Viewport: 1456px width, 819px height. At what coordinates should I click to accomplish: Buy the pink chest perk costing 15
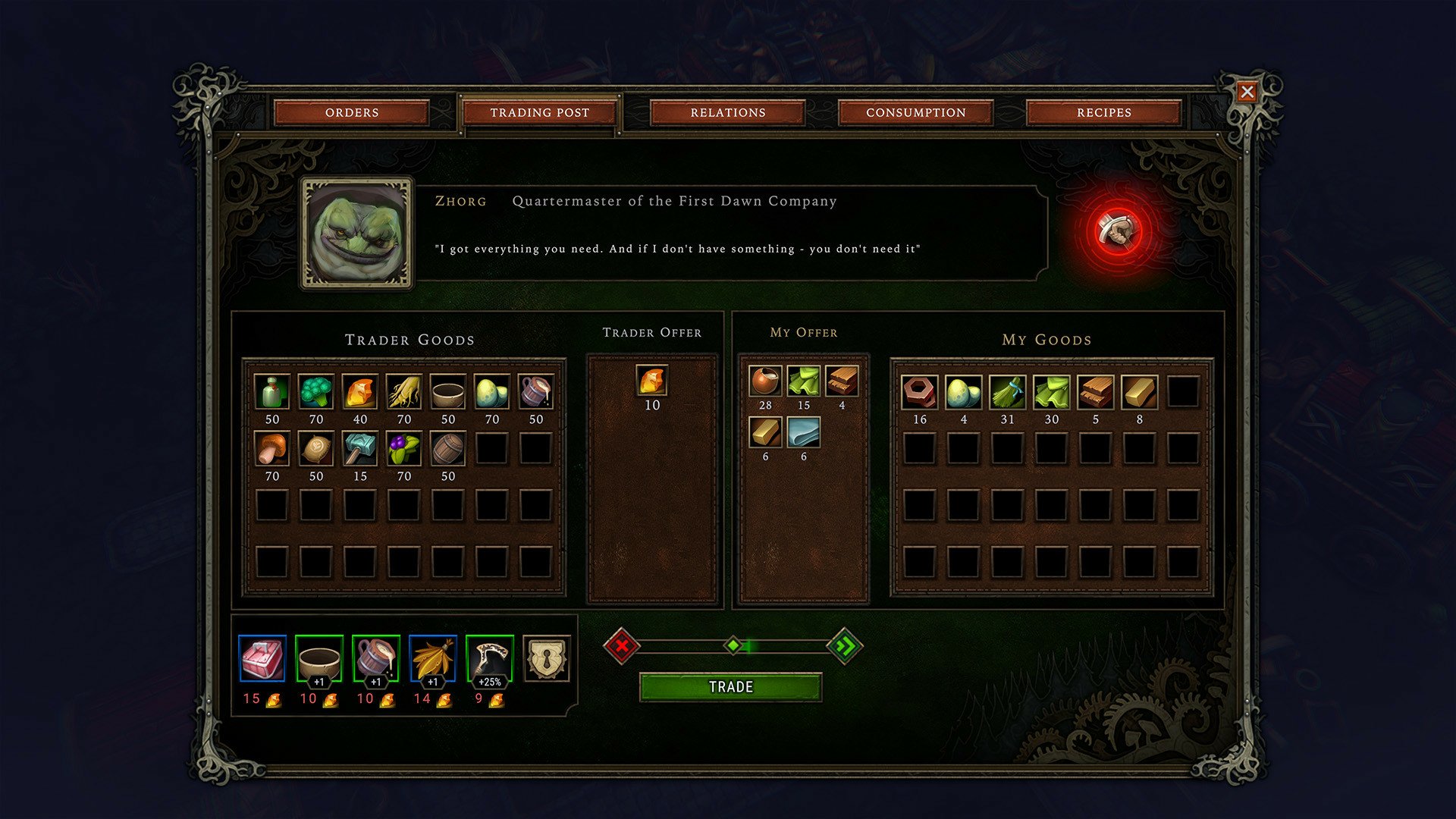(262, 658)
